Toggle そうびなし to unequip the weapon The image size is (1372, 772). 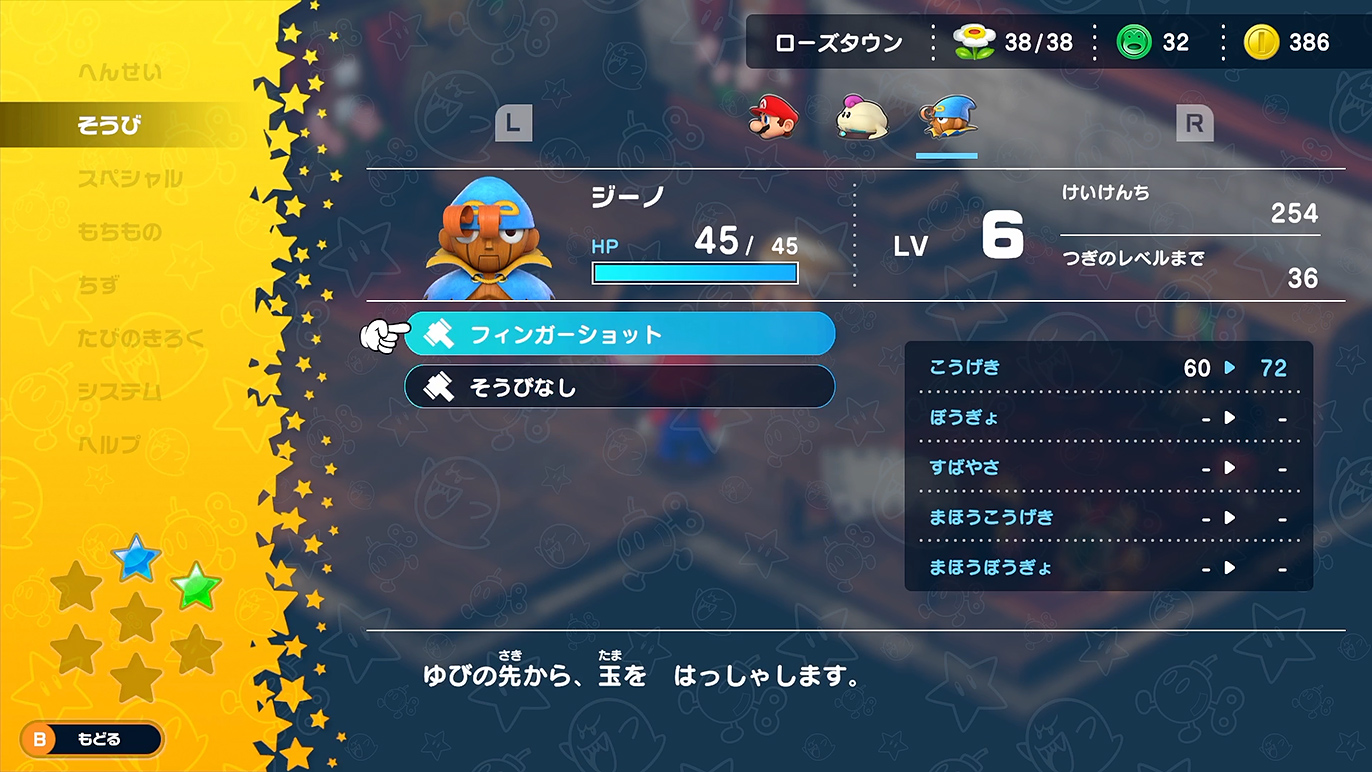point(618,388)
